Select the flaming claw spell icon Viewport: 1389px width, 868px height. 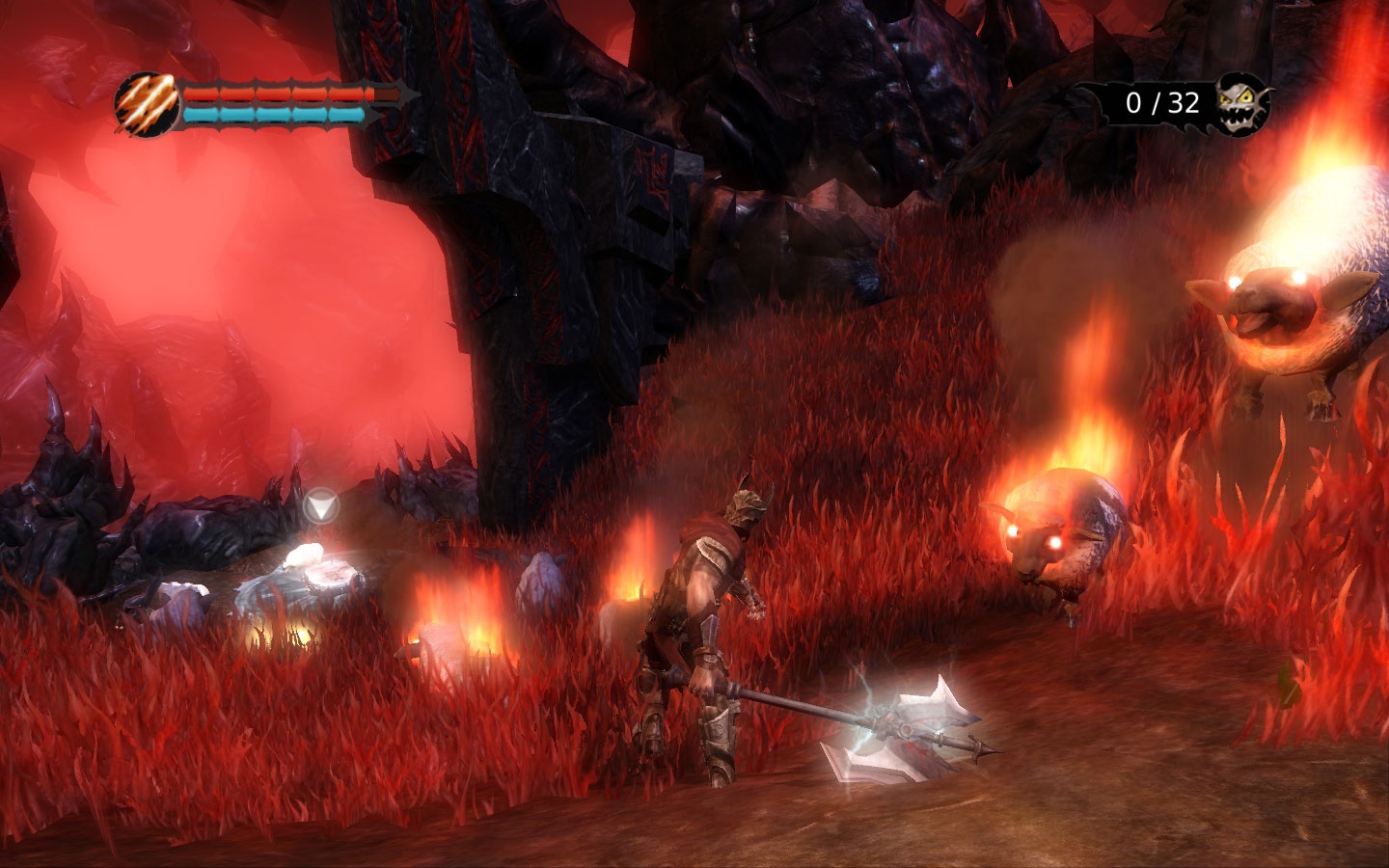tap(147, 103)
